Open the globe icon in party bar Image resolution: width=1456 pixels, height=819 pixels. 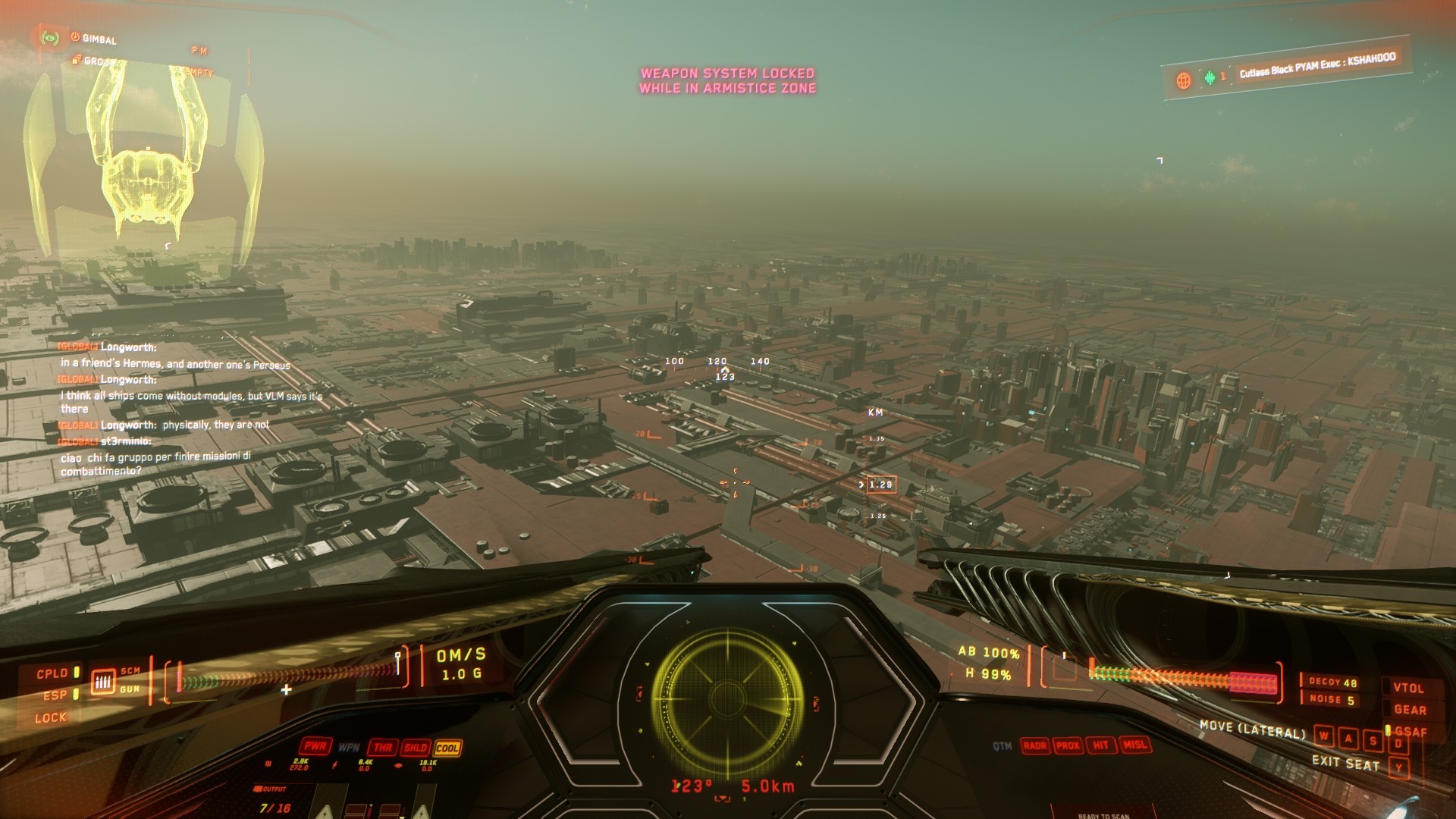[x=1183, y=80]
